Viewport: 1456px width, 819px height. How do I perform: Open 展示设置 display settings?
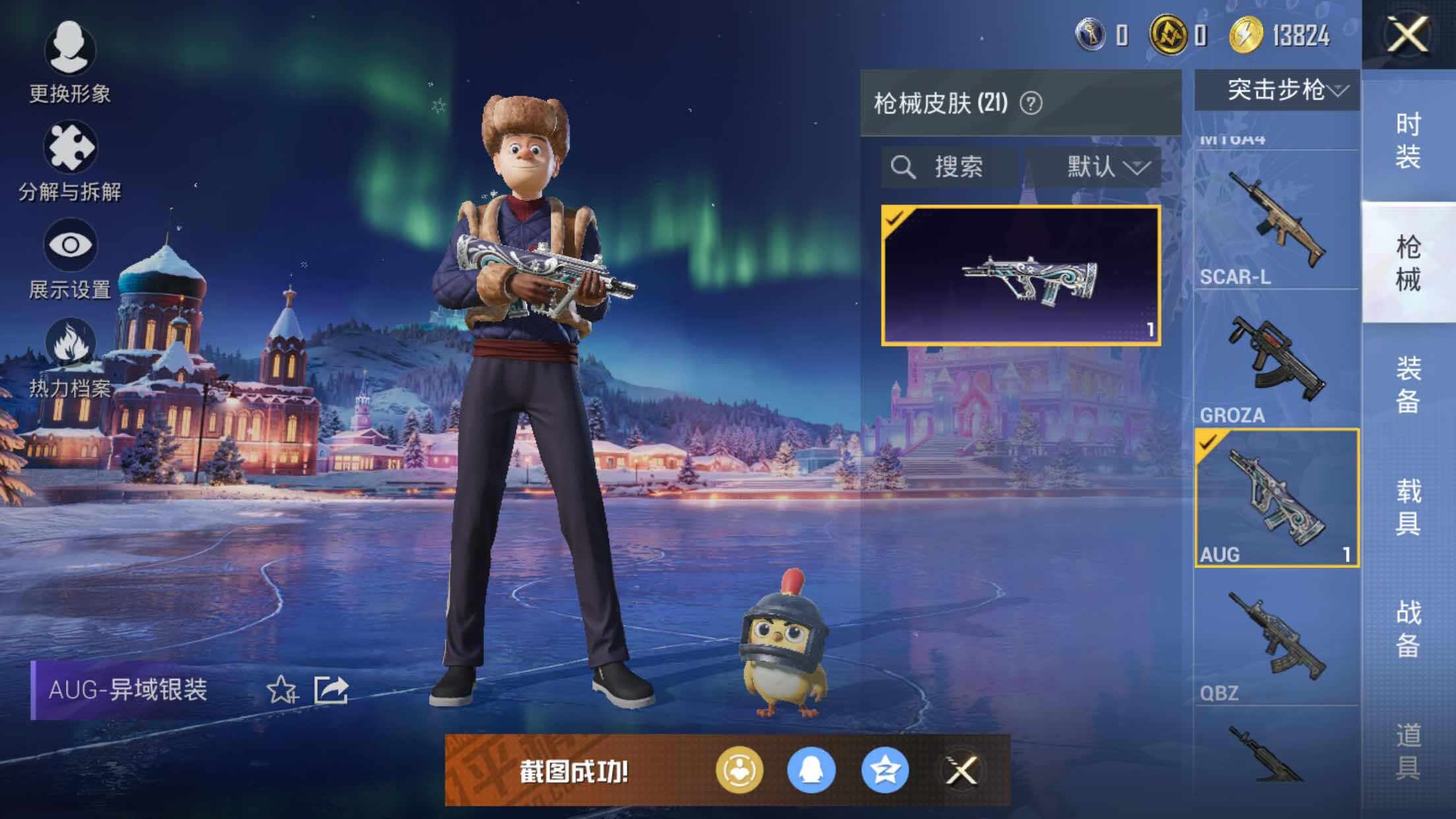pos(70,258)
